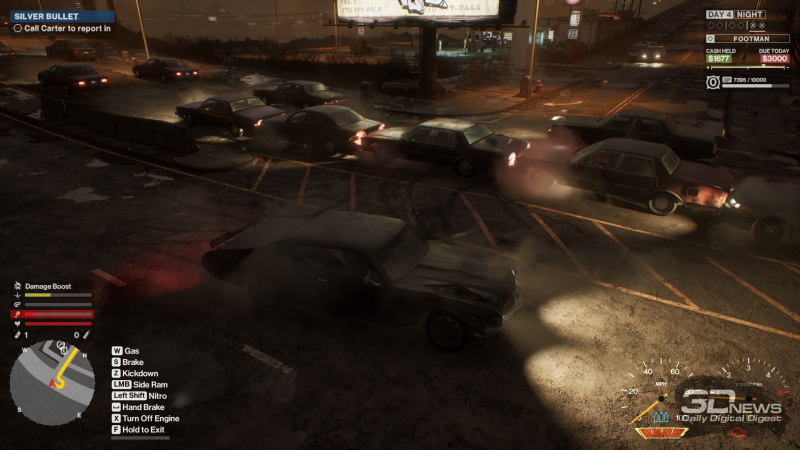Viewport: 800px width, 450px height.
Task: Select the Damage Boost status icon
Action: (17, 286)
